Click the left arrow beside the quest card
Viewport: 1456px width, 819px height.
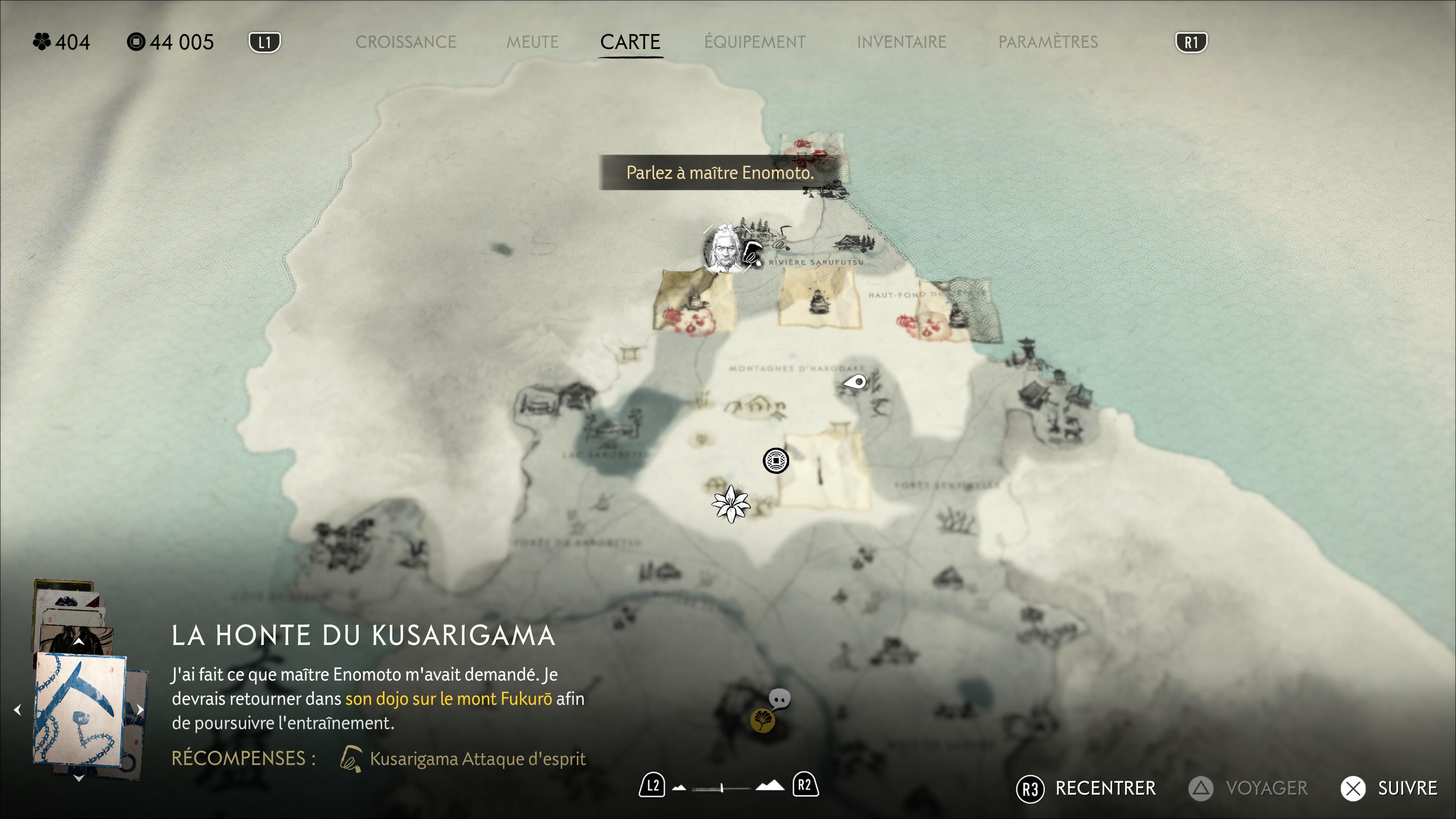pos(17,709)
